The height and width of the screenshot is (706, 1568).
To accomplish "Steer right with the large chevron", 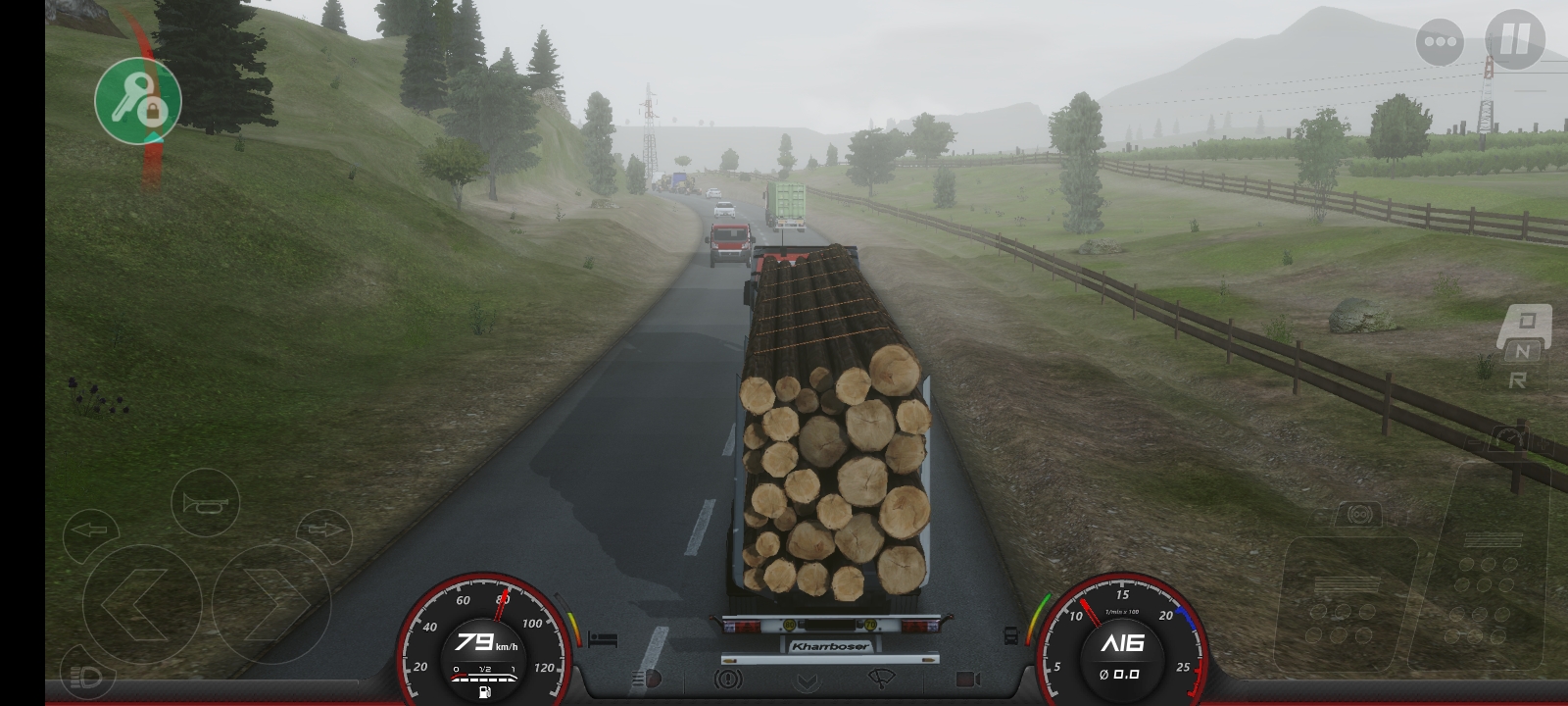I will pos(271,602).
